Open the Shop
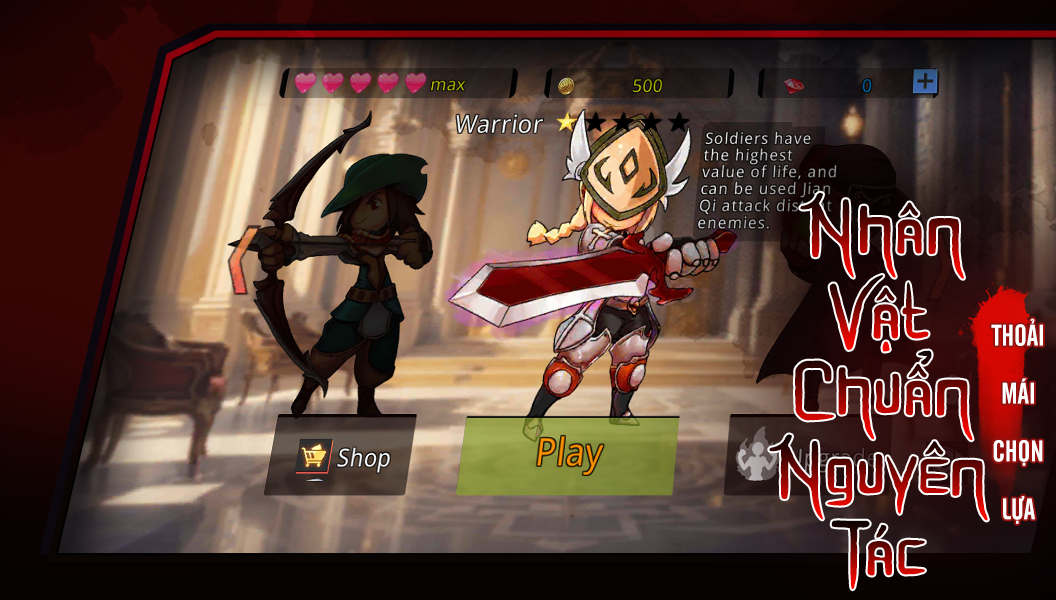 [342, 457]
